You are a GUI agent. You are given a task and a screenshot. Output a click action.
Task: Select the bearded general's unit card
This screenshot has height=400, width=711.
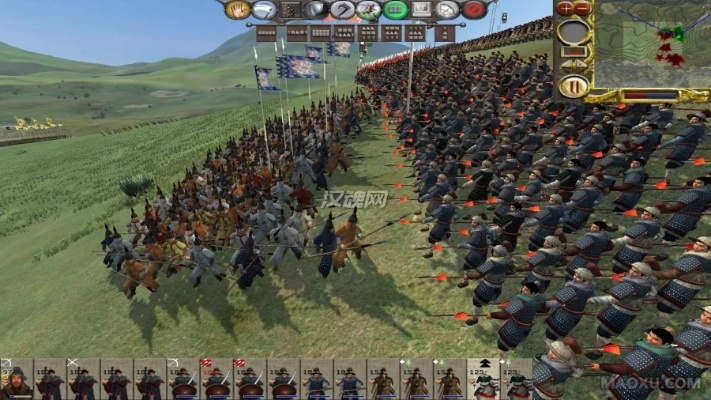pos(16,381)
